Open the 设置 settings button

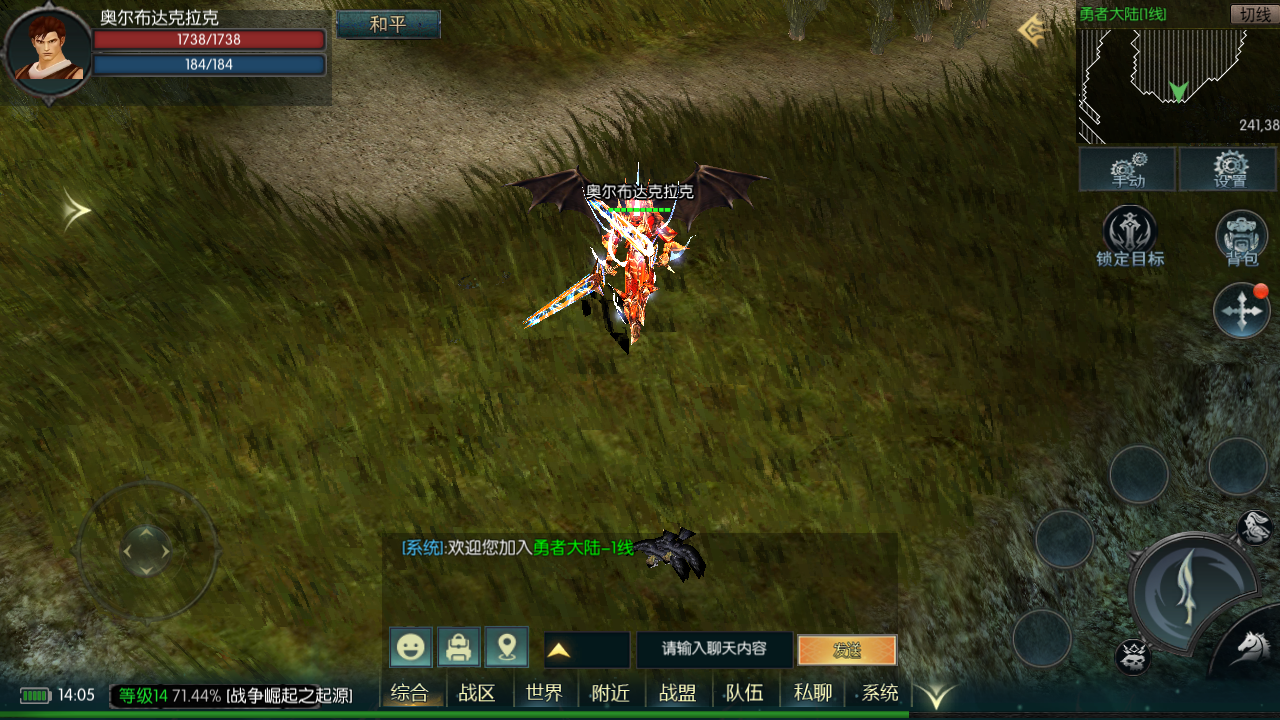pos(1229,169)
